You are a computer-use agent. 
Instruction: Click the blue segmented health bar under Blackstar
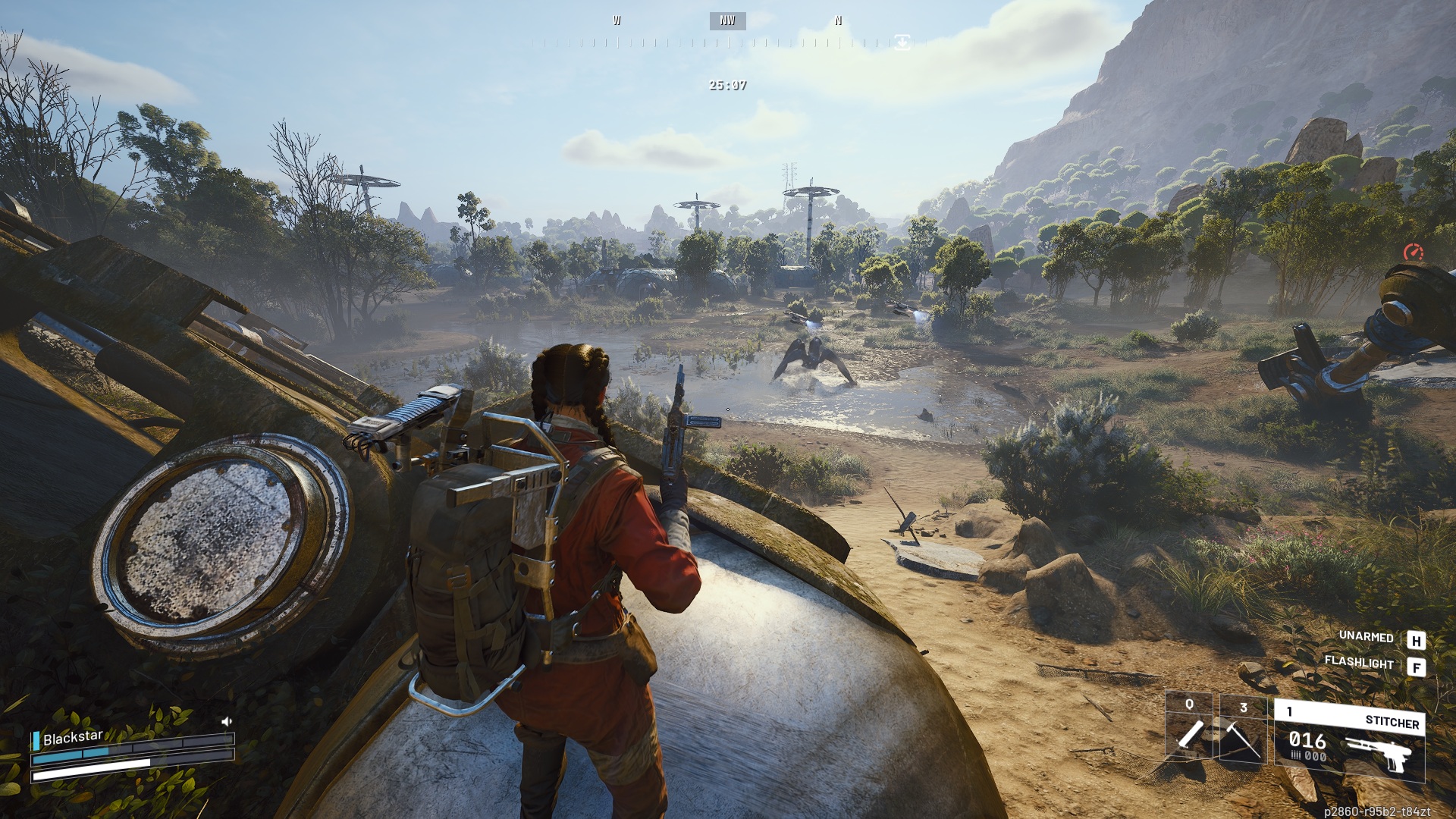(x=69, y=754)
